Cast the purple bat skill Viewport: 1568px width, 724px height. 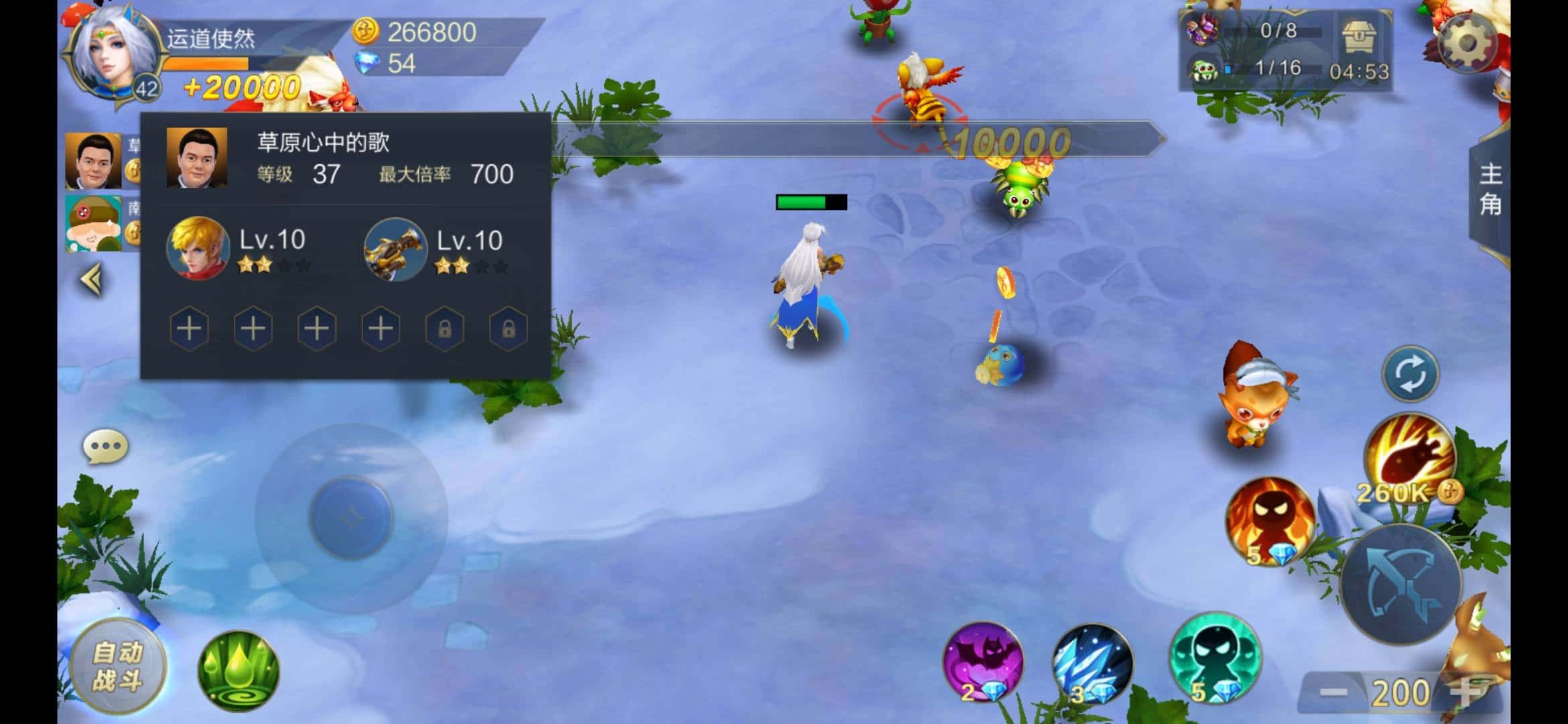[982, 662]
